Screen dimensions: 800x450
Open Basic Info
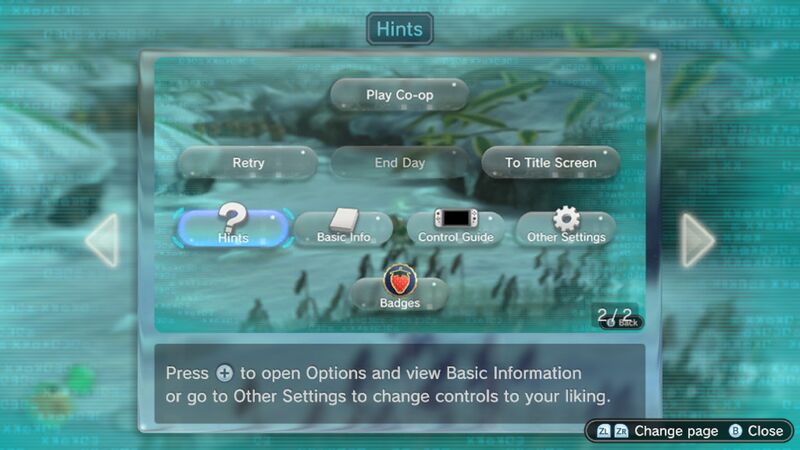343,228
